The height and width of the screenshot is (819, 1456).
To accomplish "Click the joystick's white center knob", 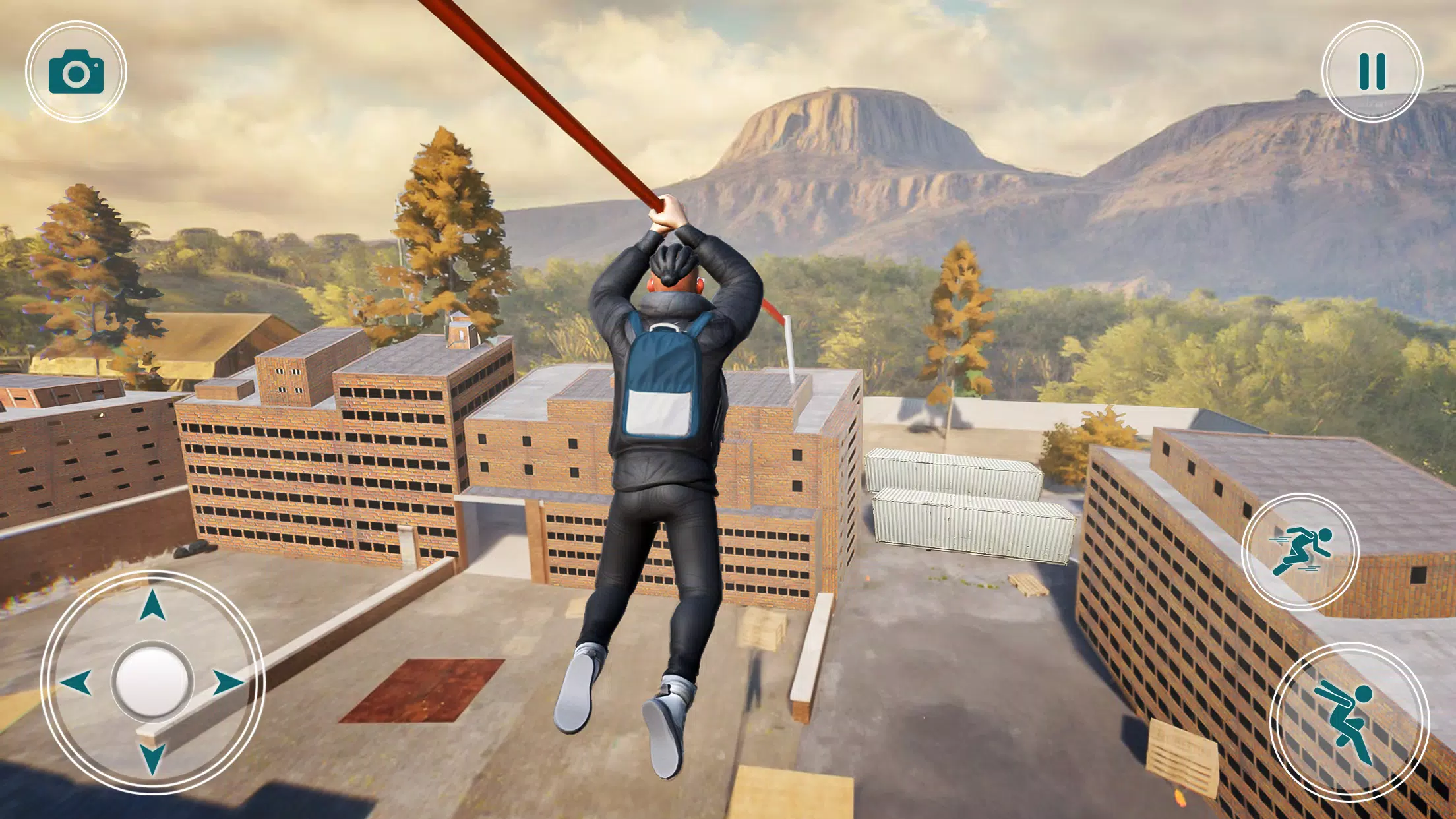I will tap(152, 681).
